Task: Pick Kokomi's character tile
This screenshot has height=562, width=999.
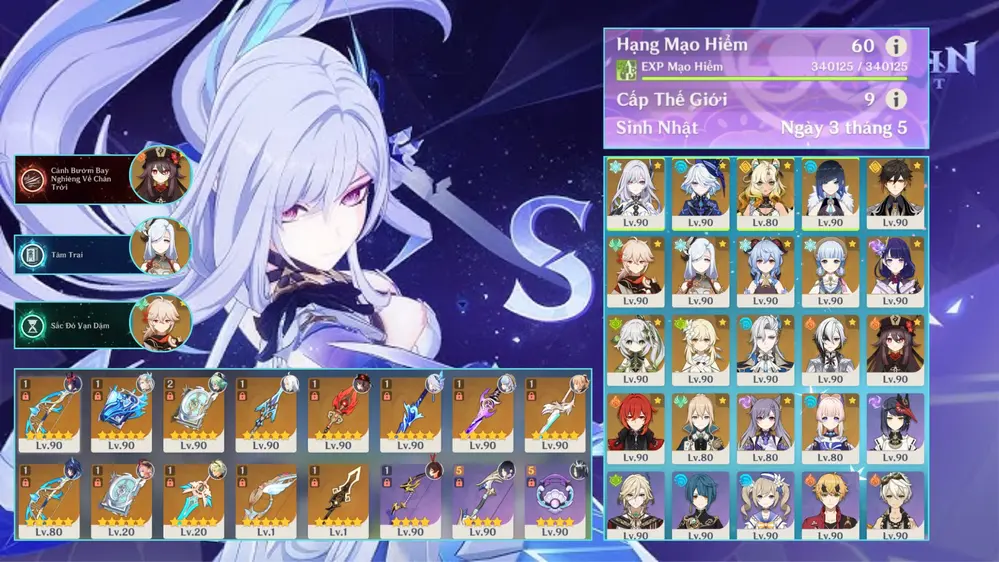Action: click(829, 423)
